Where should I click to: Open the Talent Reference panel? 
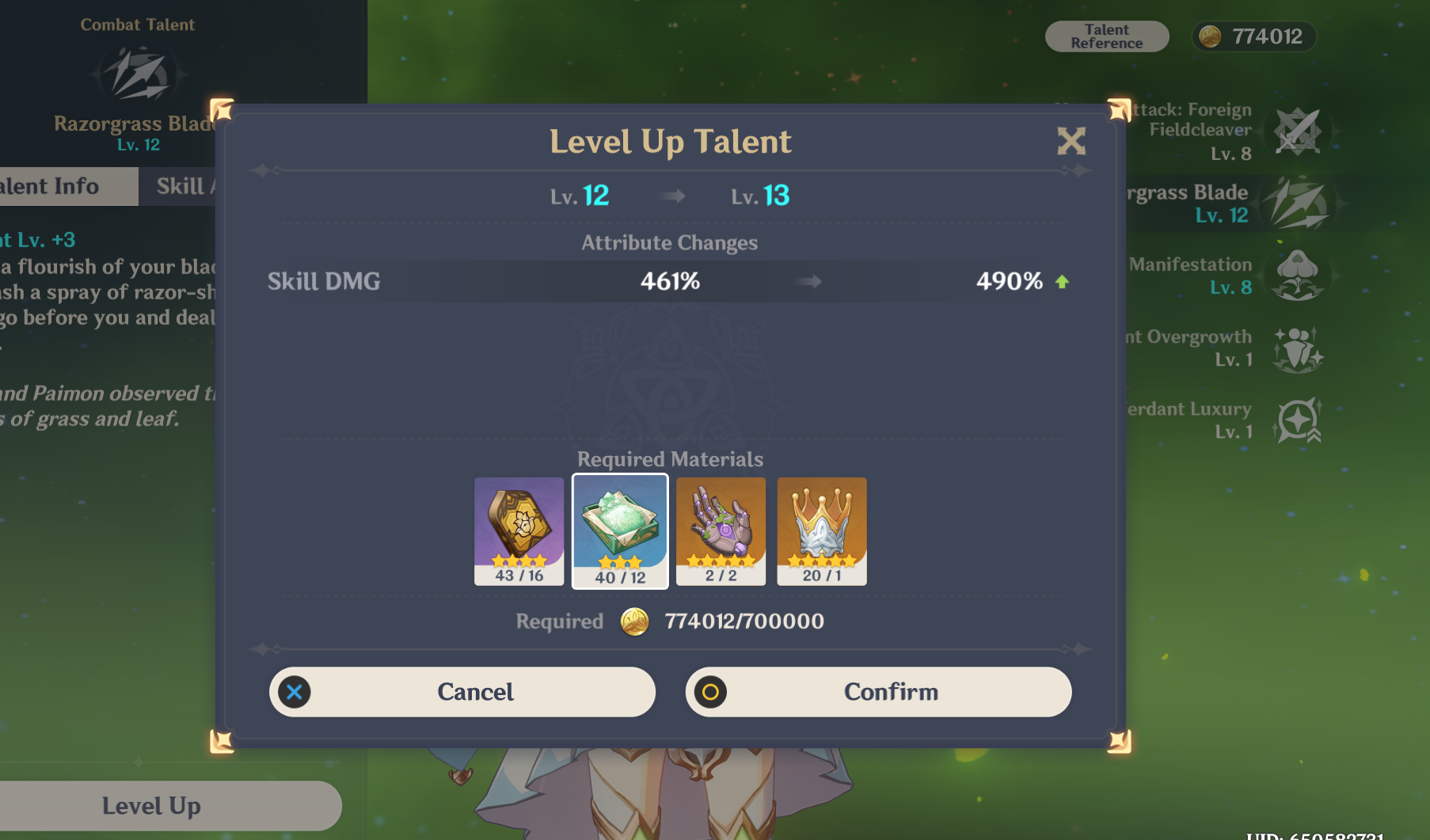point(1106,36)
